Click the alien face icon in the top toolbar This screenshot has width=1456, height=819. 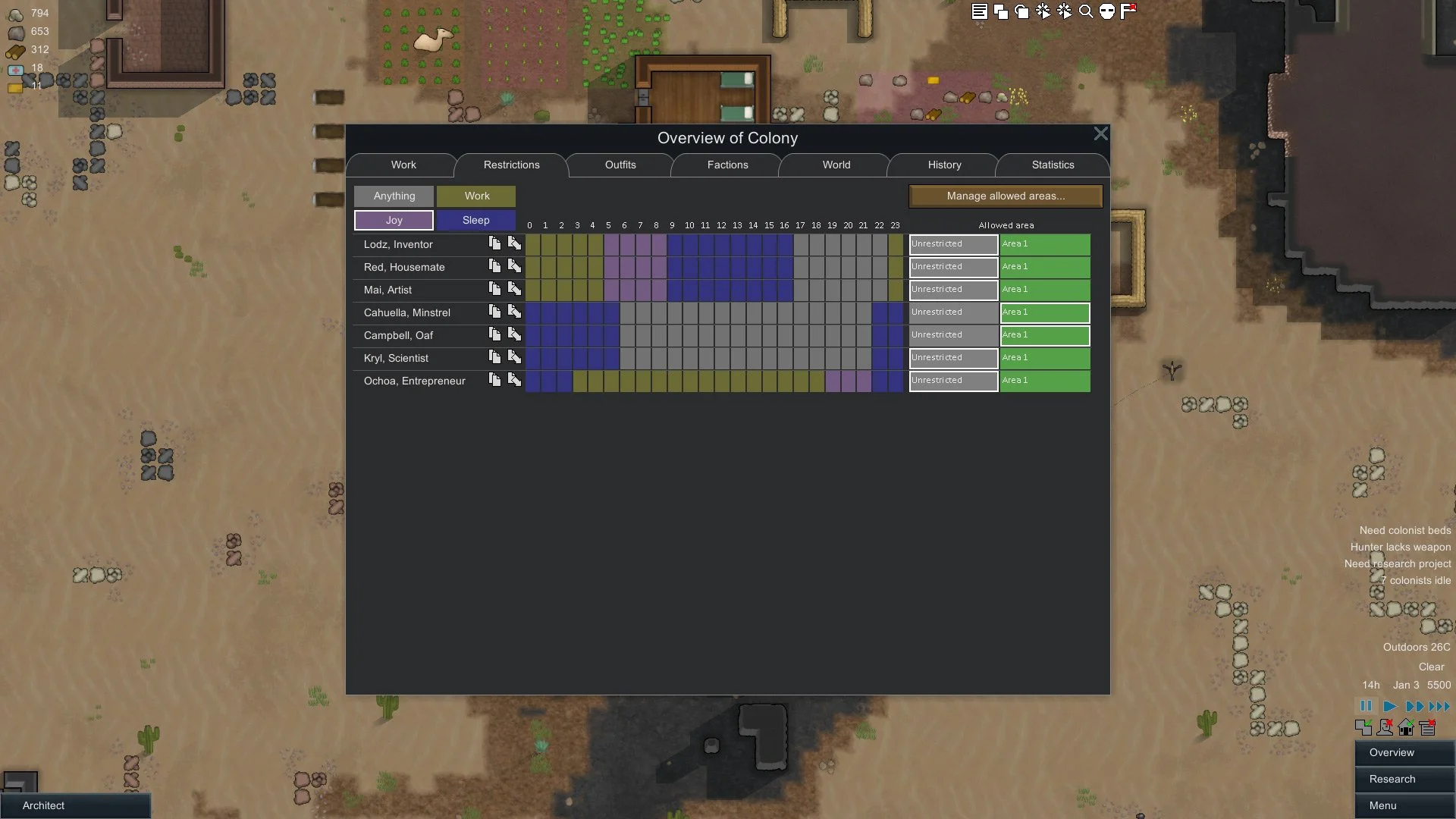pyautogui.click(x=1108, y=11)
